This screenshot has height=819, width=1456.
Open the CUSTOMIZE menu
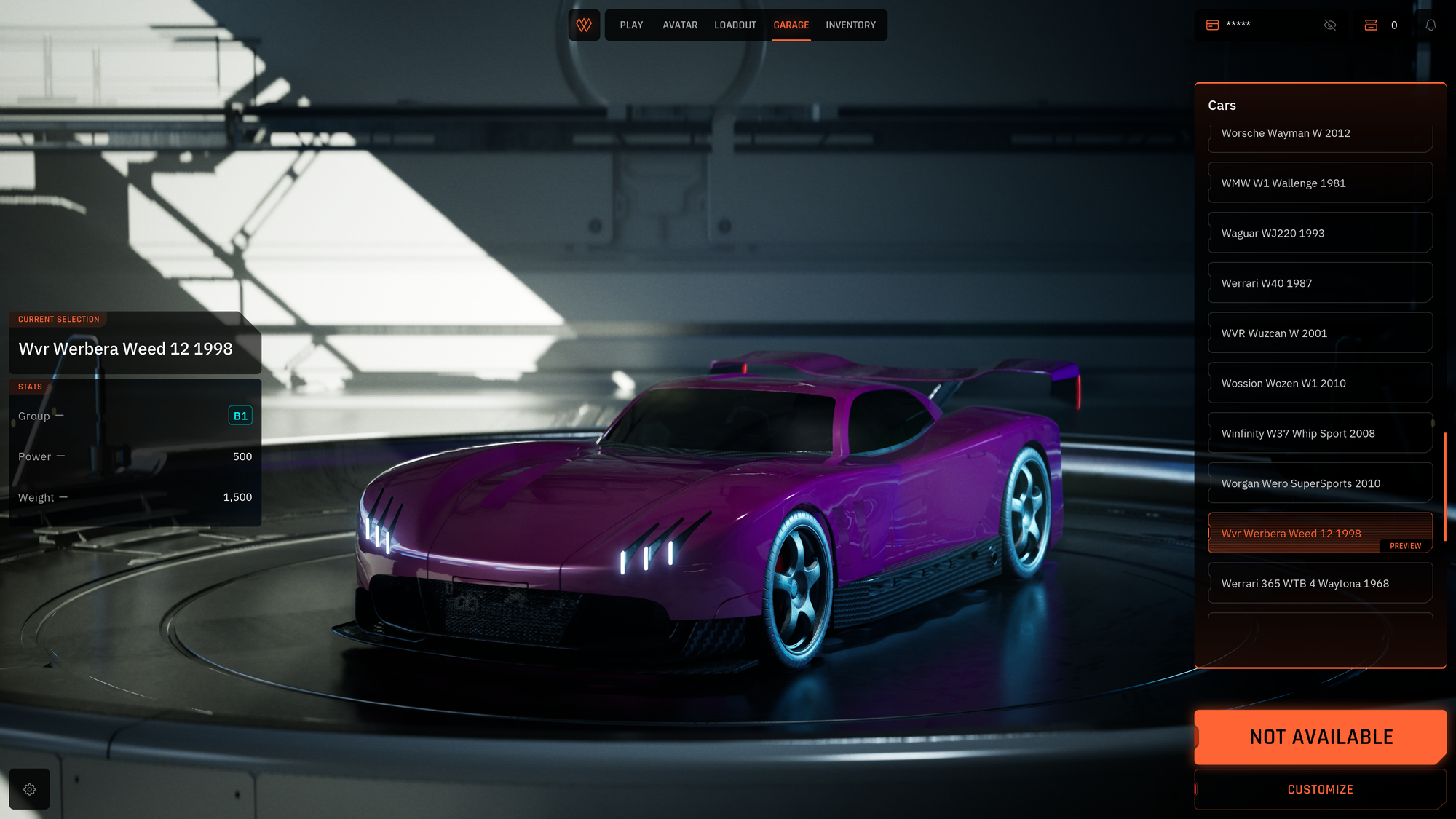1320,789
